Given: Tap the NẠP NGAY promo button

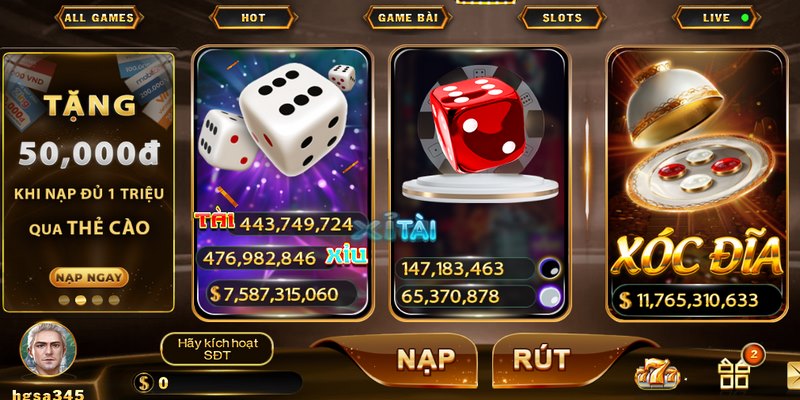Looking at the screenshot, I should (x=89, y=277).
